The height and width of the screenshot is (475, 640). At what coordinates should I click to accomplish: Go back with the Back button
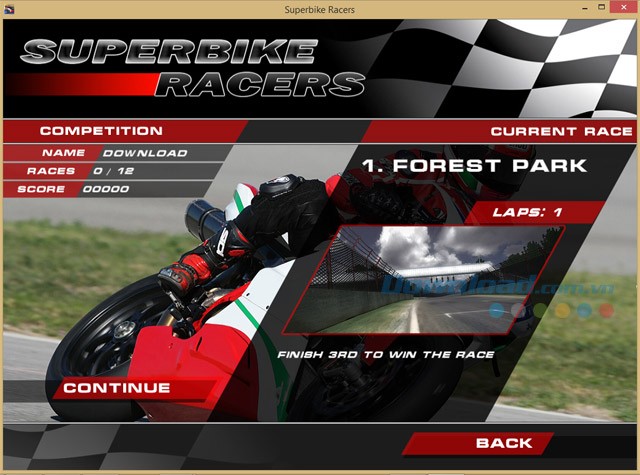504,443
